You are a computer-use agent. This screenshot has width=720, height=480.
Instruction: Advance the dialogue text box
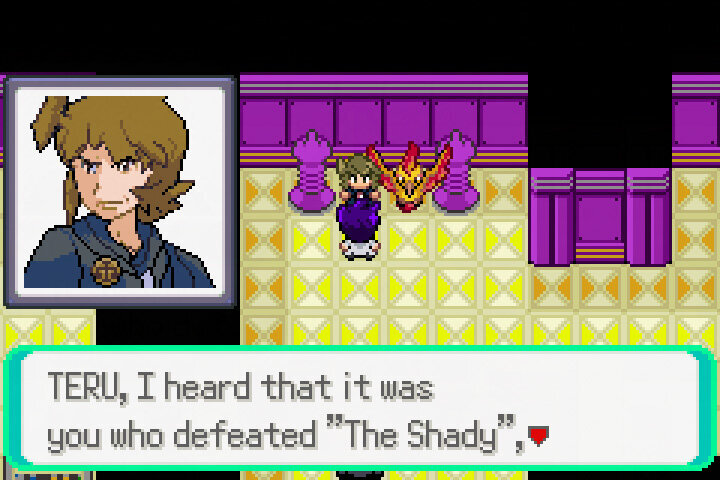pos(358,410)
